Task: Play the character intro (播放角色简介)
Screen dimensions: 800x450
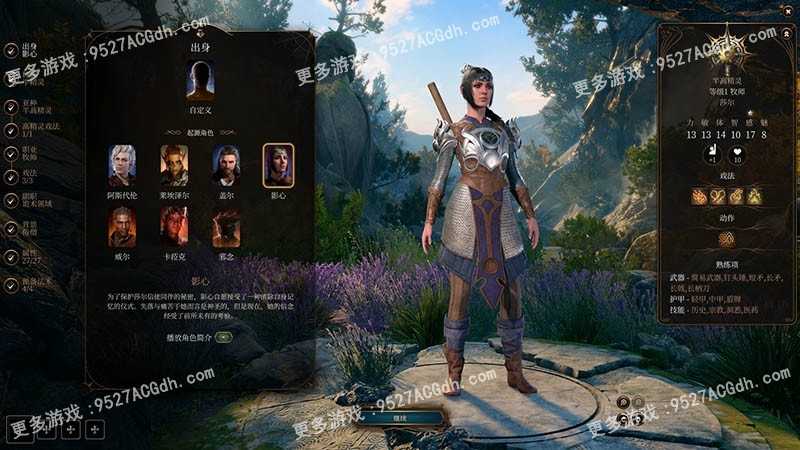Action: pyautogui.click(x=223, y=337)
